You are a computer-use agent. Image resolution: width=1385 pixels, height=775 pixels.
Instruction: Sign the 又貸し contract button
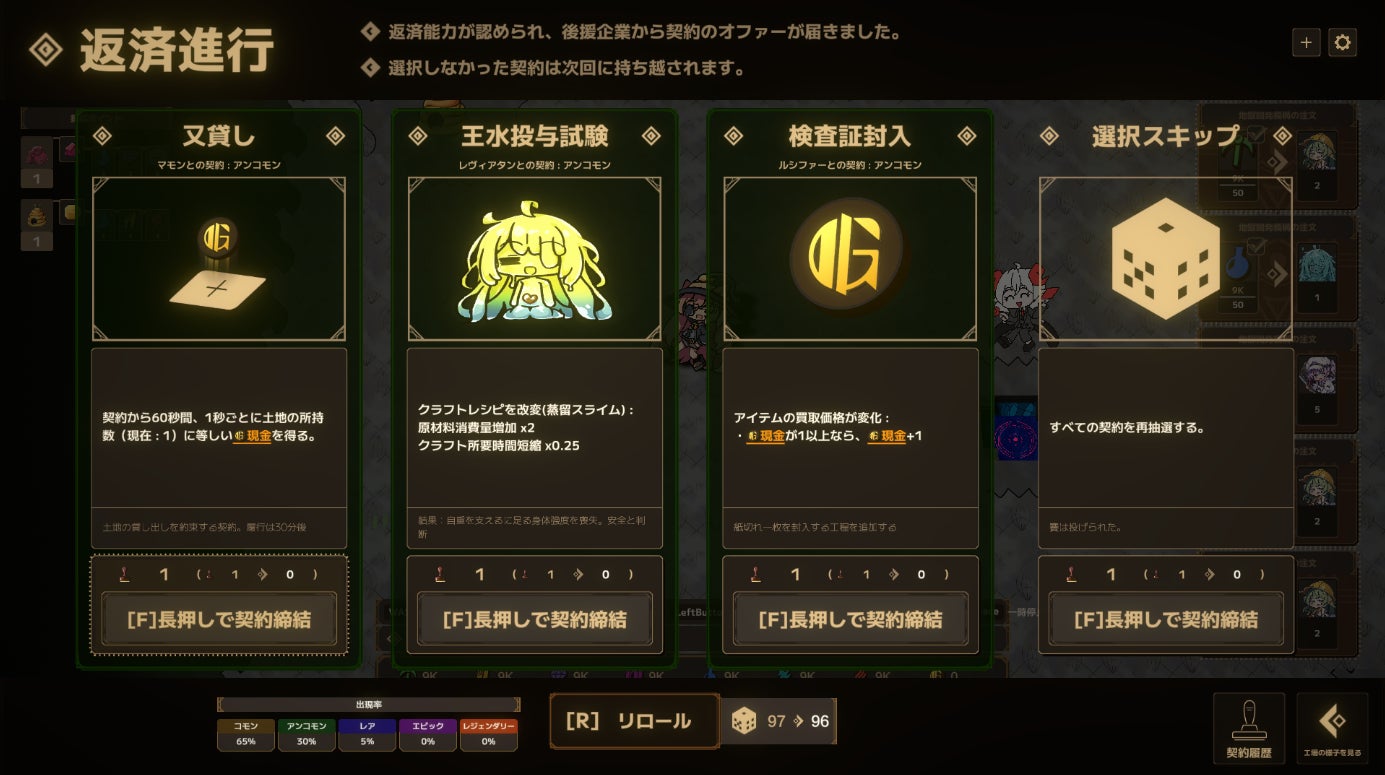[x=218, y=620]
